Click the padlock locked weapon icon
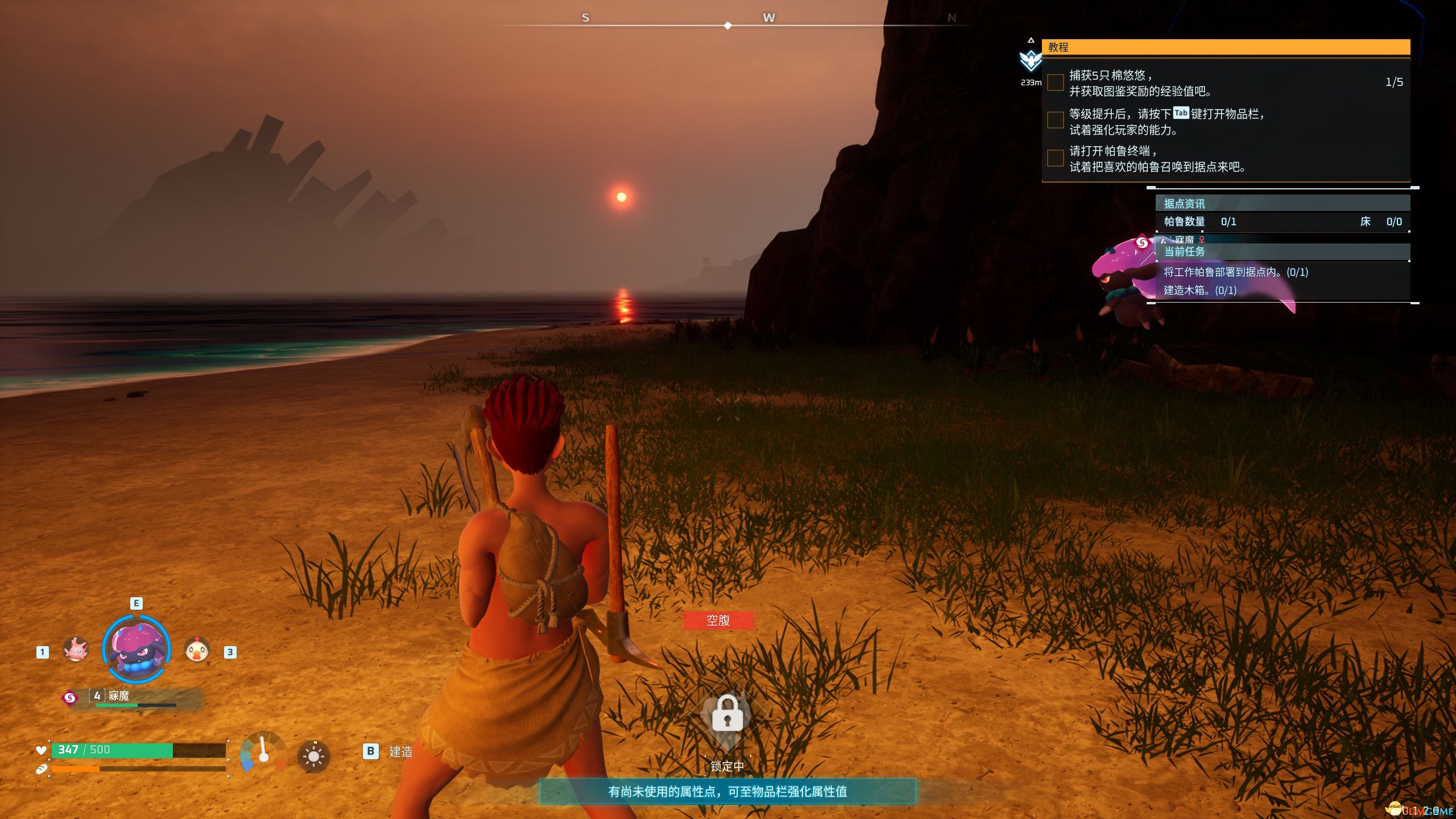The image size is (1456, 819). (727, 714)
